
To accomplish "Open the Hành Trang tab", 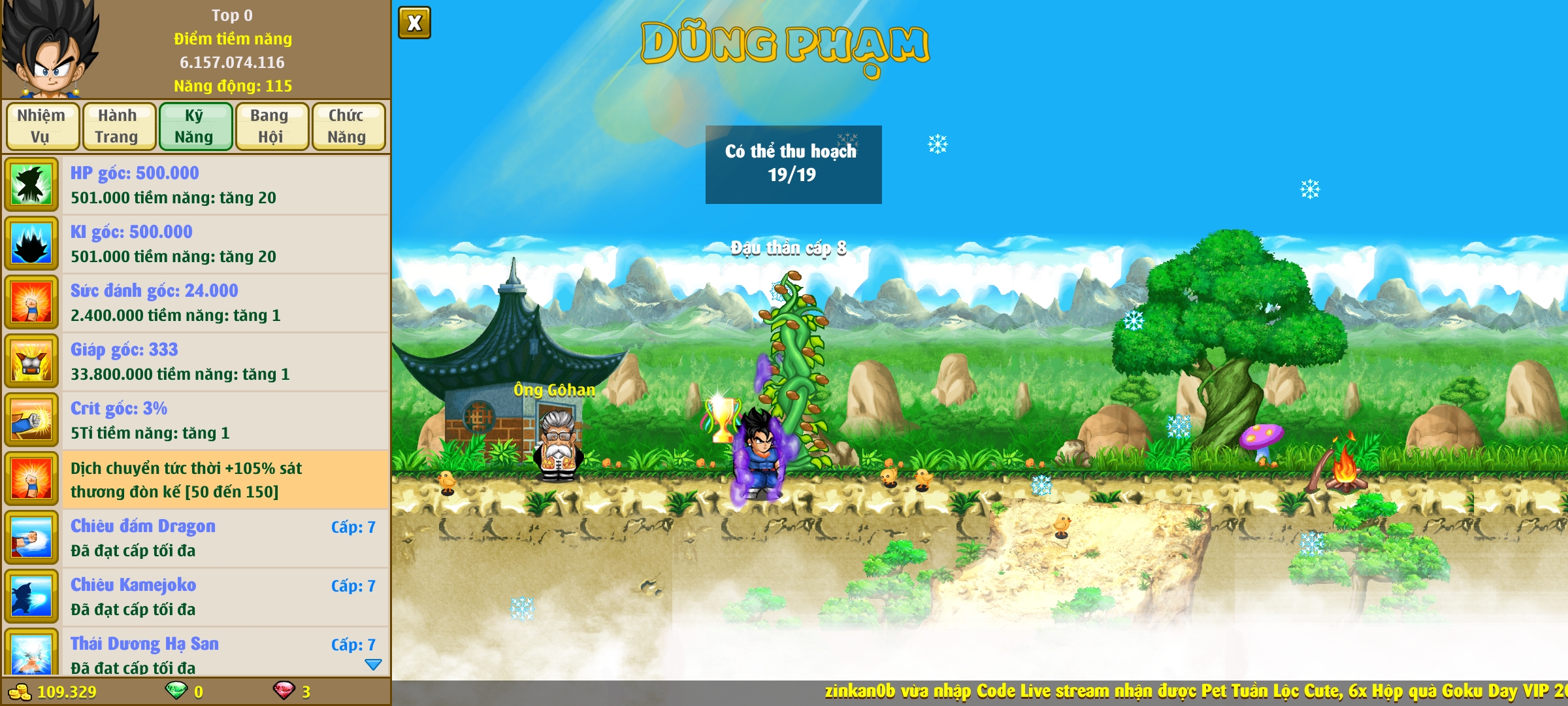I will coord(118,126).
